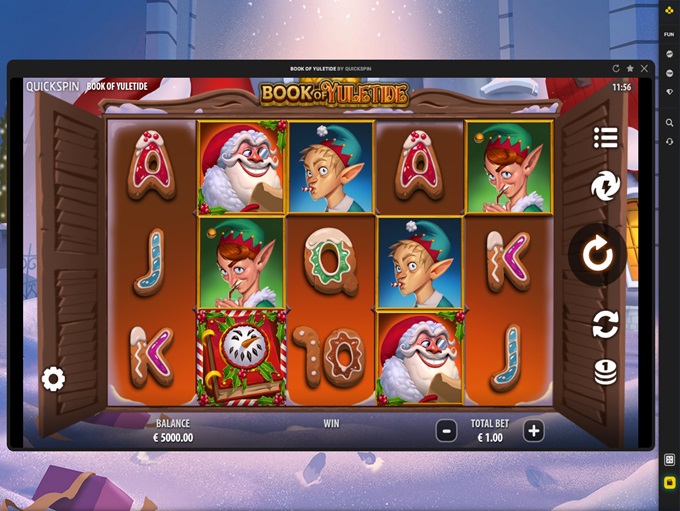Decrease total bet with the minus button
The height and width of the screenshot is (511, 680).
click(x=447, y=431)
